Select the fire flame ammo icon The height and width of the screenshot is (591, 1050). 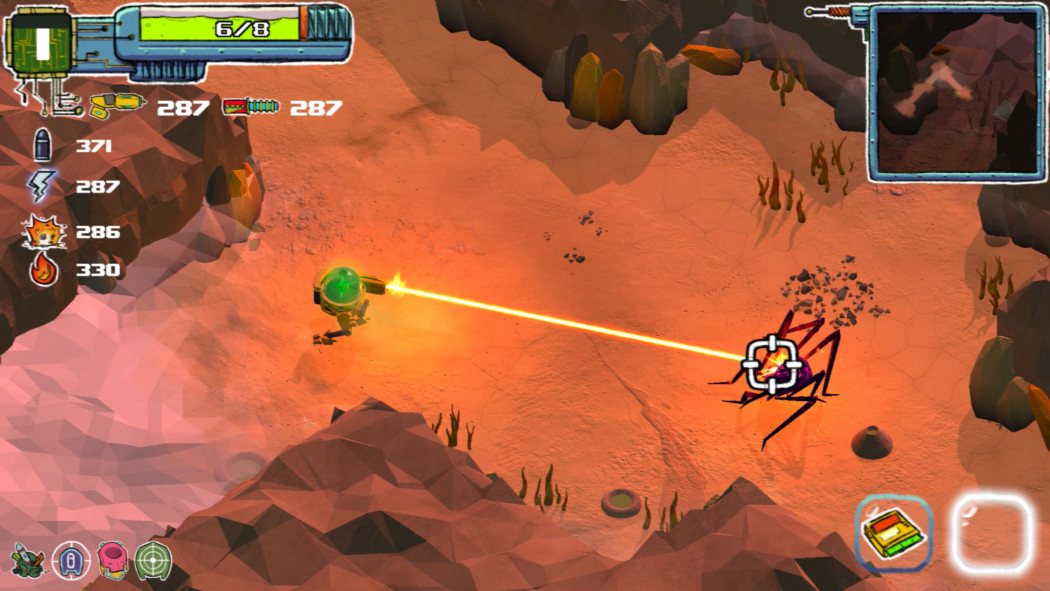tap(44, 270)
